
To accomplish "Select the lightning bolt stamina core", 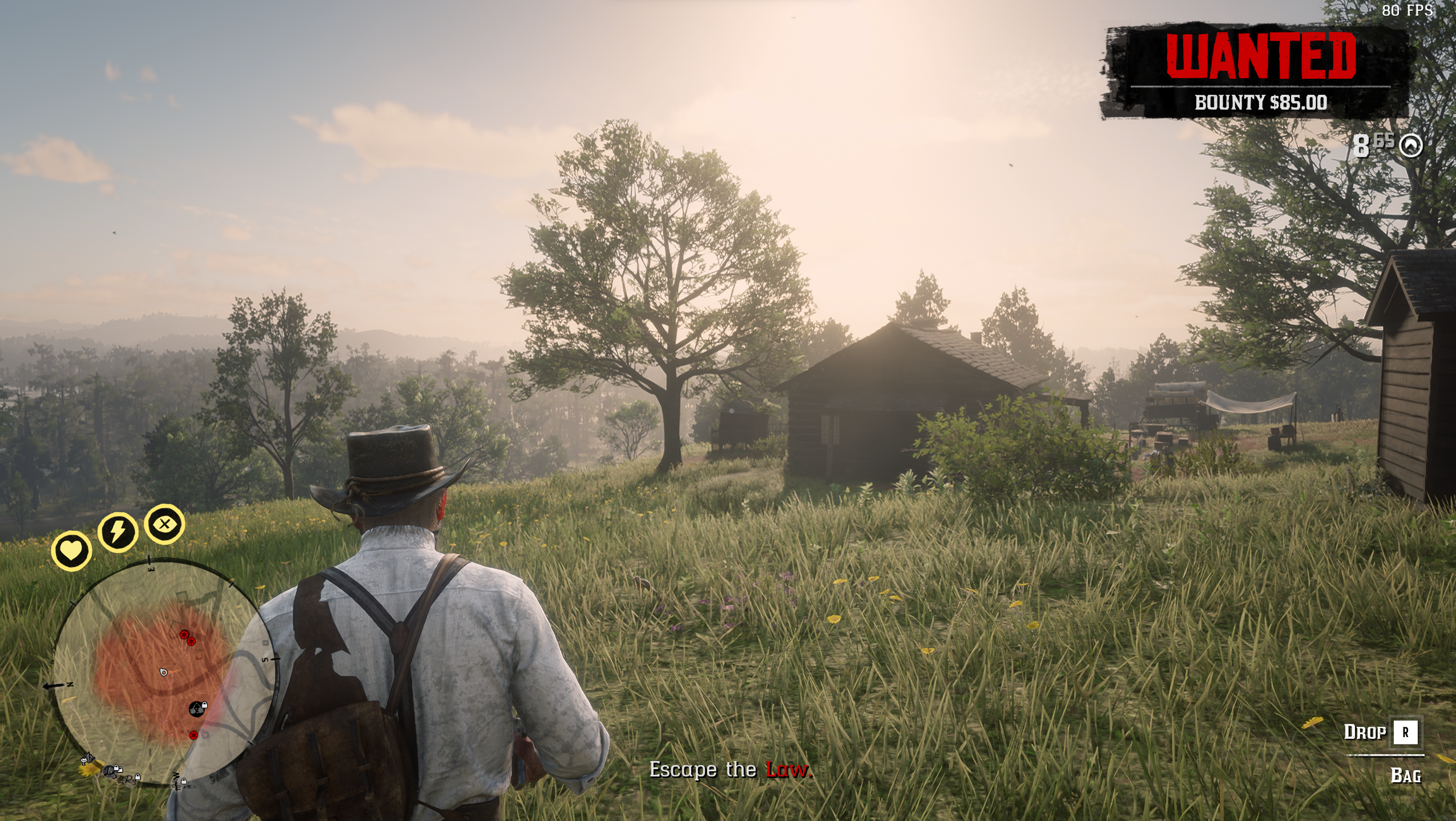I will (x=118, y=532).
